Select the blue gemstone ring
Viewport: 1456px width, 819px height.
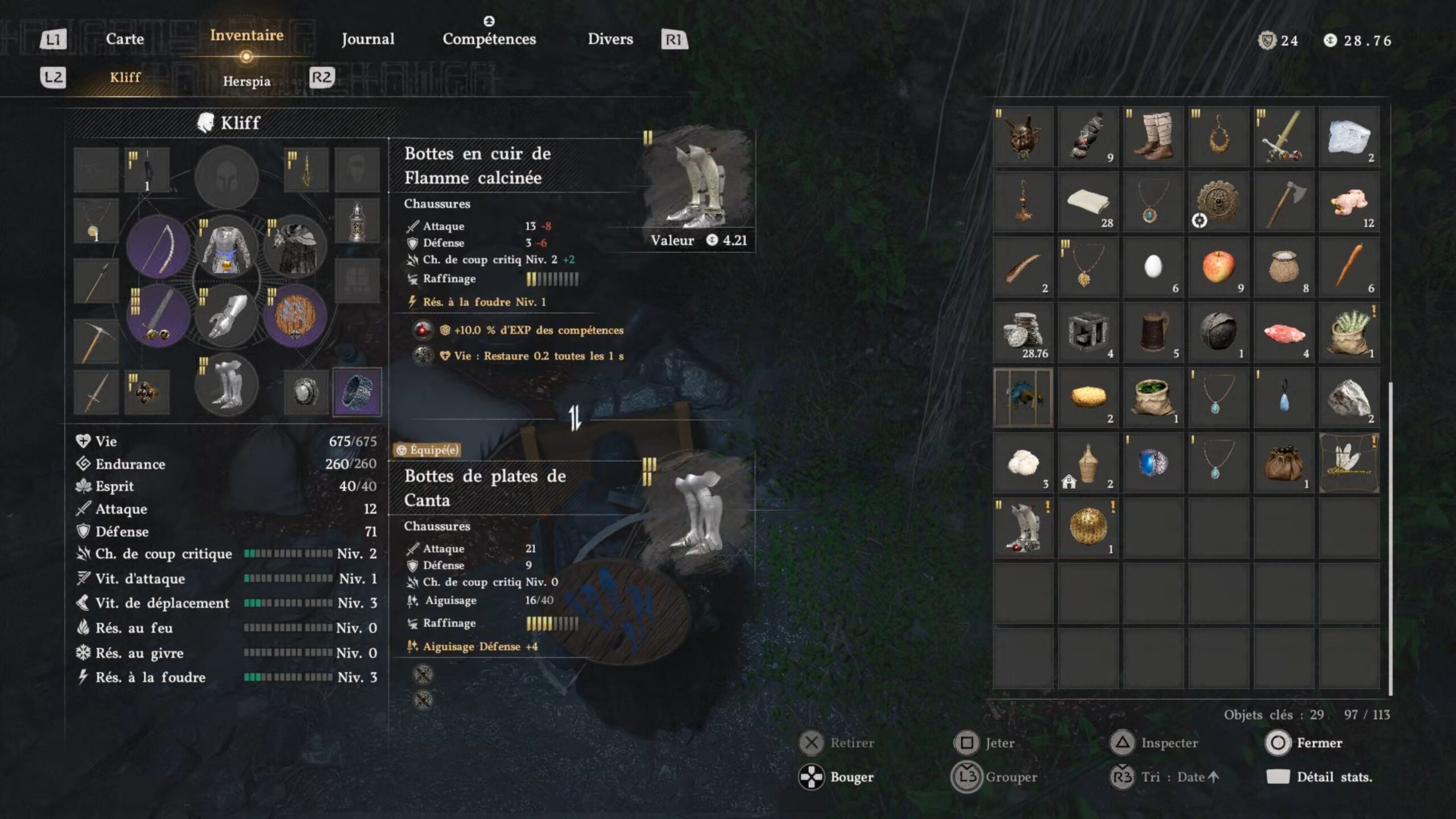pyautogui.click(x=1153, y=462)
